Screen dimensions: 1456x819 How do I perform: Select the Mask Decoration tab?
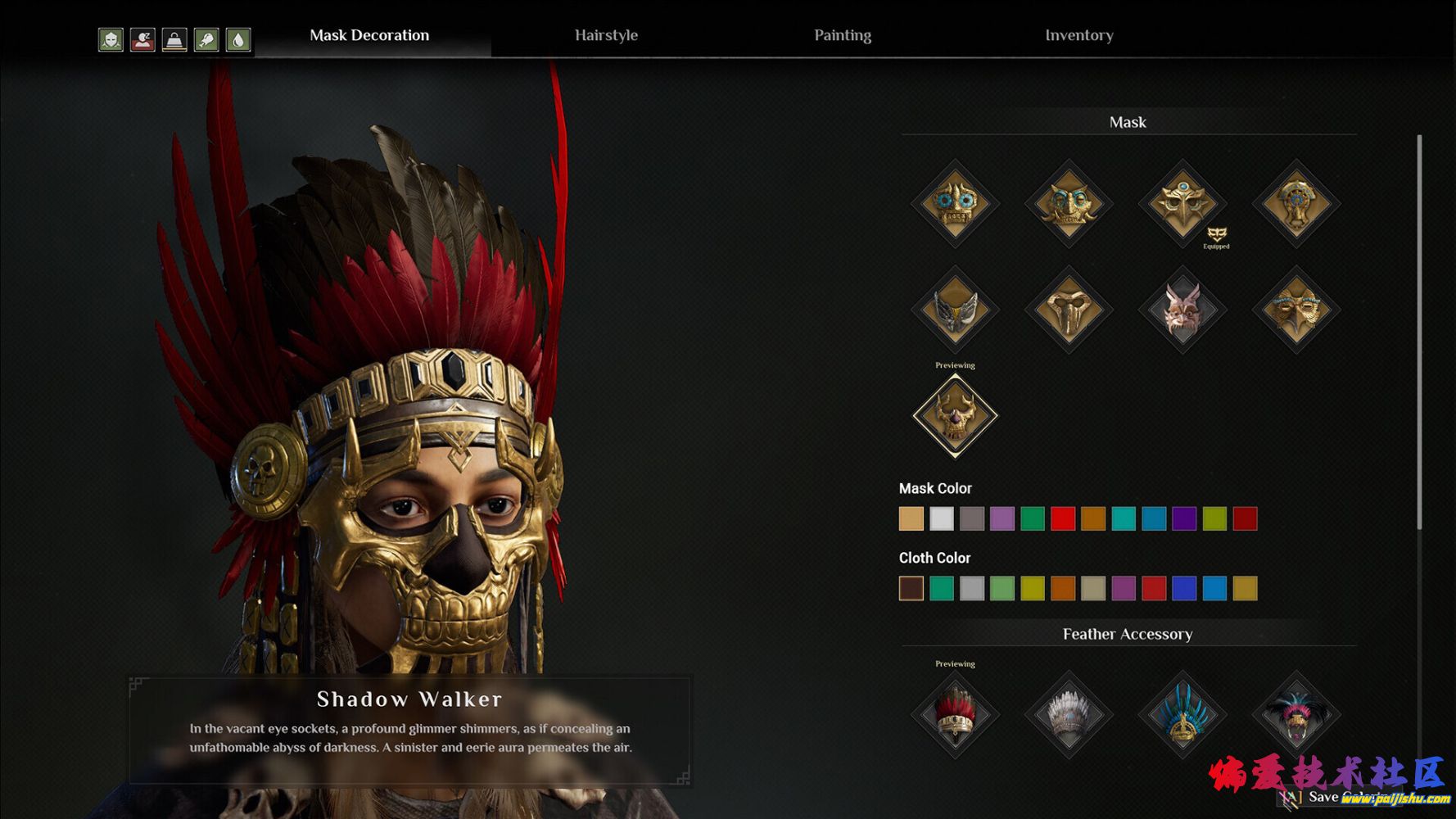(x=369, y=35)
